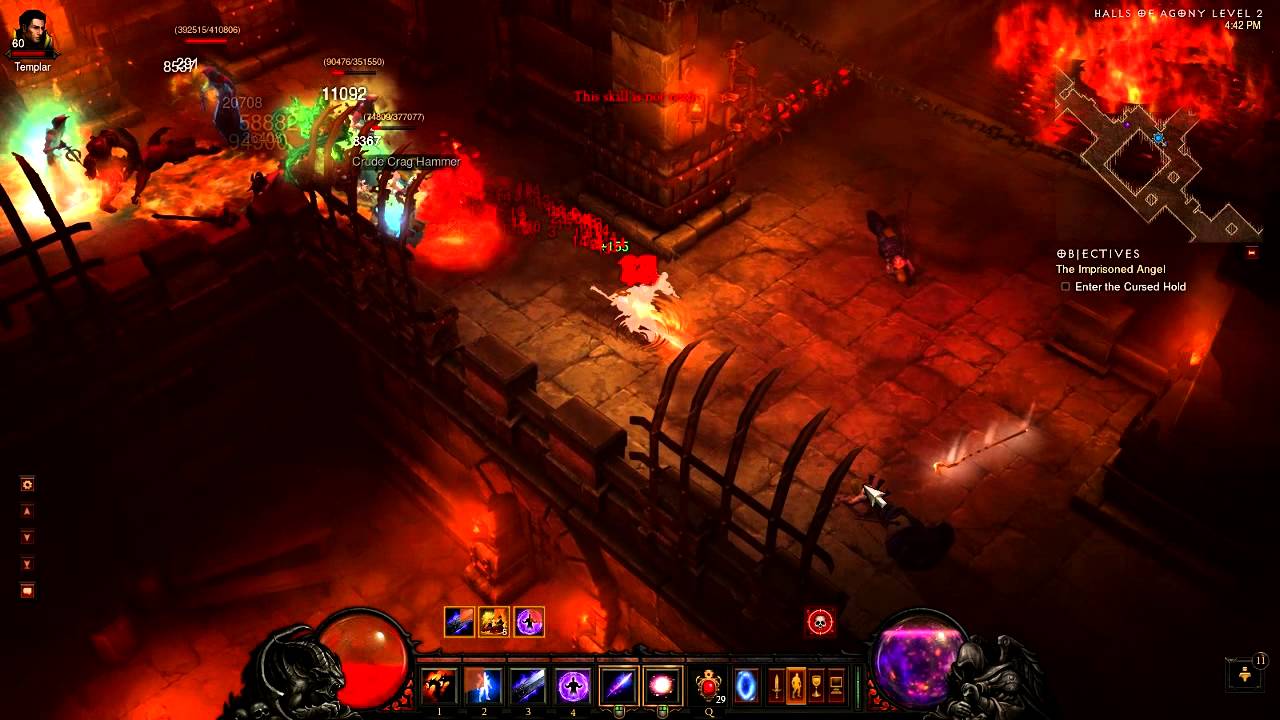Select the left mouse button skill icon

[x=618, y=686]
